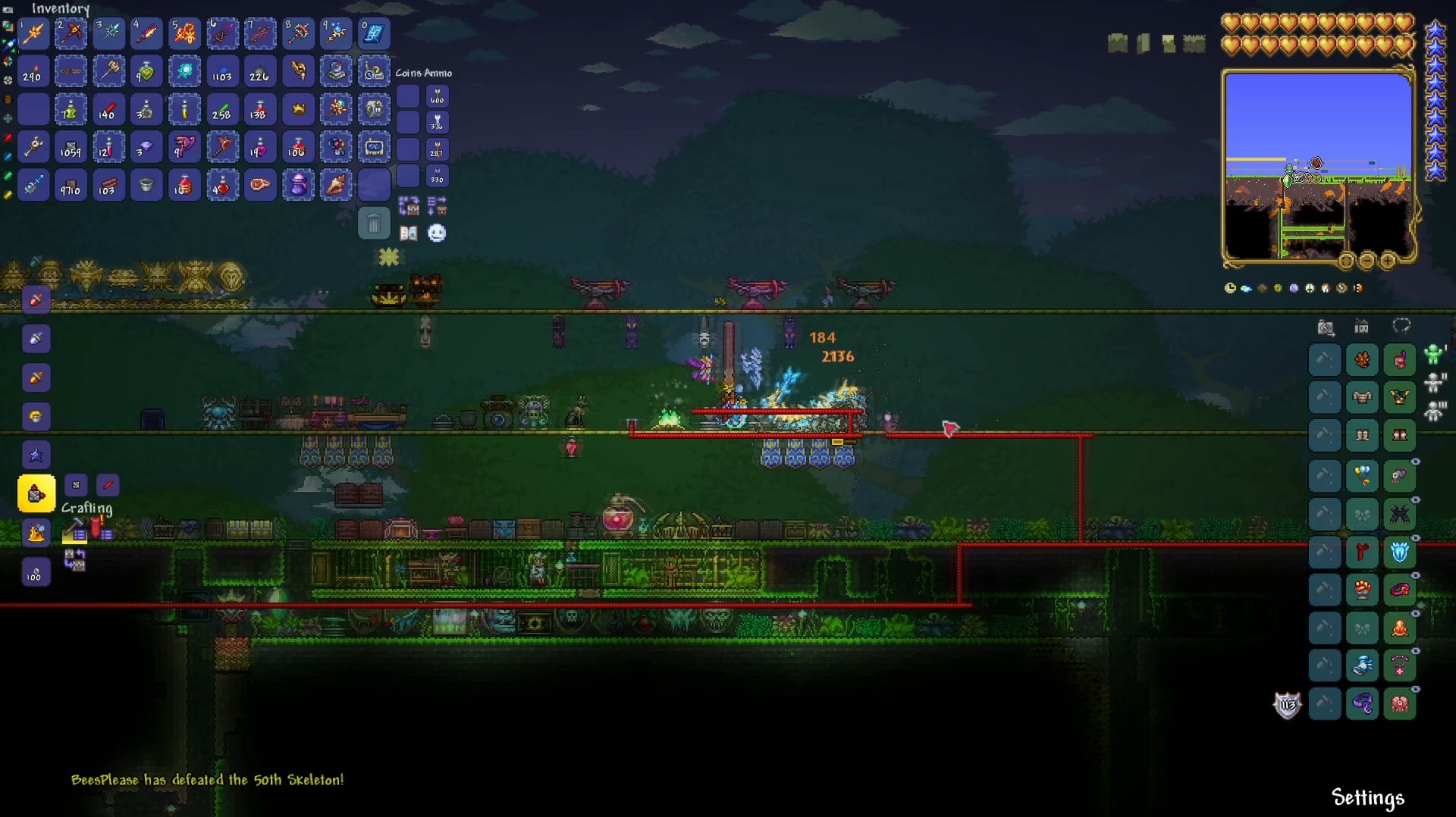This screenshot has height=817, width=1456.
Task: Open the Settings menu
Action: click(1367, 797)
